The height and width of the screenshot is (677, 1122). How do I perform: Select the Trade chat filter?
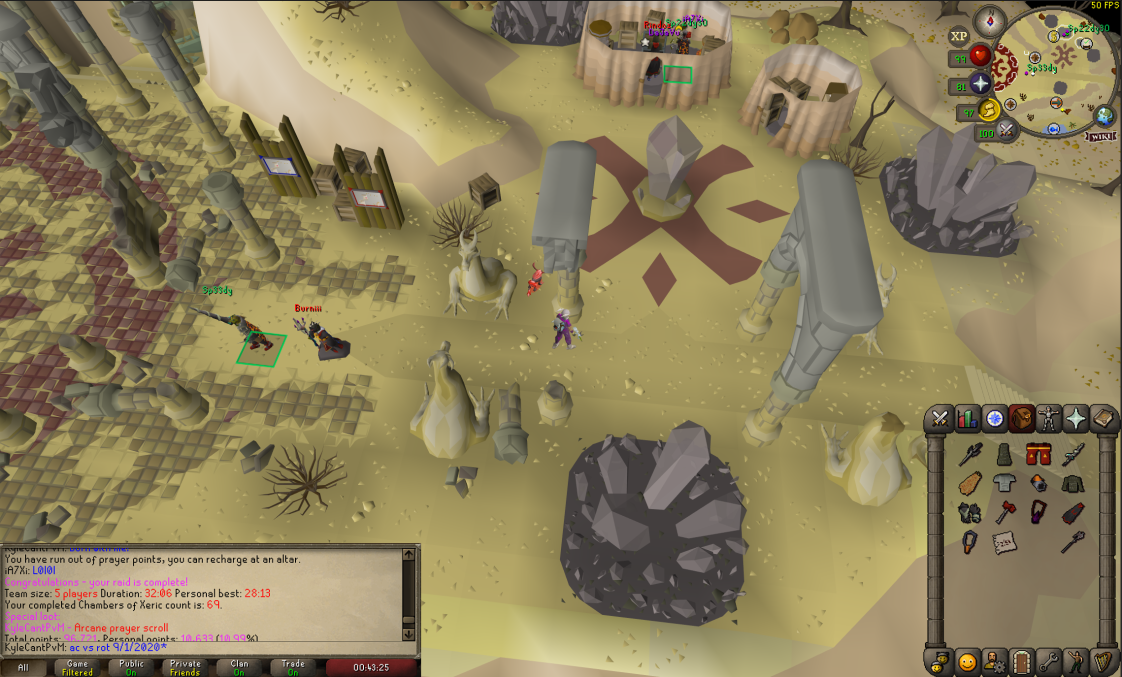pyautogui.click(x=293, y=667)
